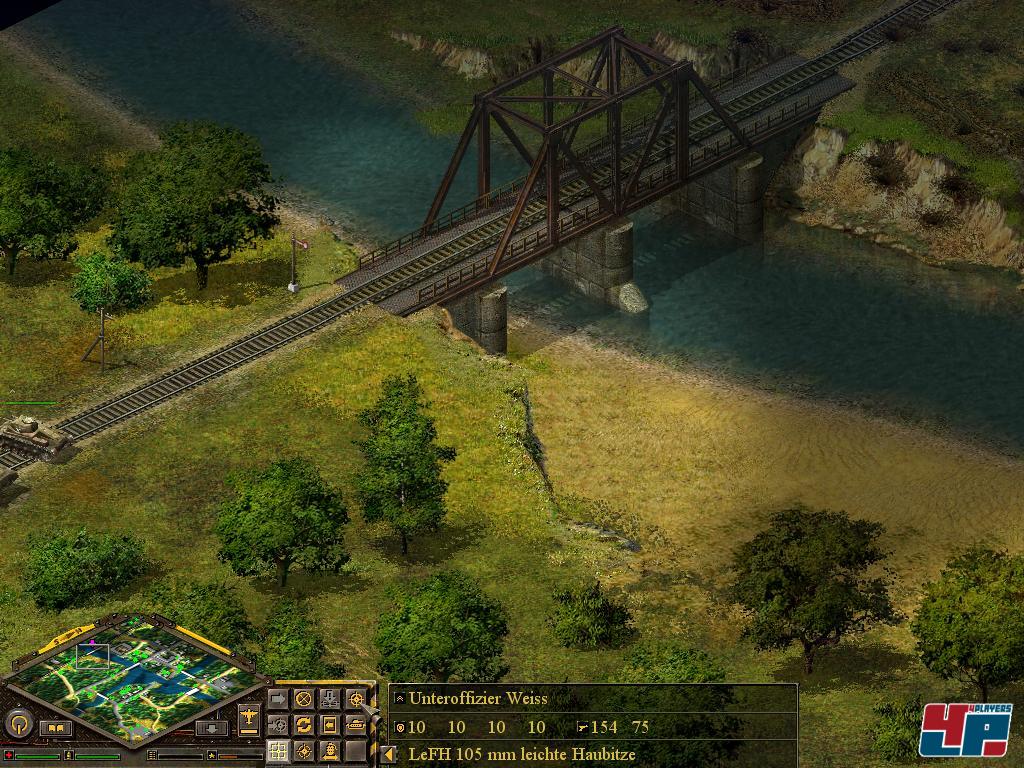This screenshot has height=768, width=1024.
Task: Open the objectives book button
Action: 56,728
